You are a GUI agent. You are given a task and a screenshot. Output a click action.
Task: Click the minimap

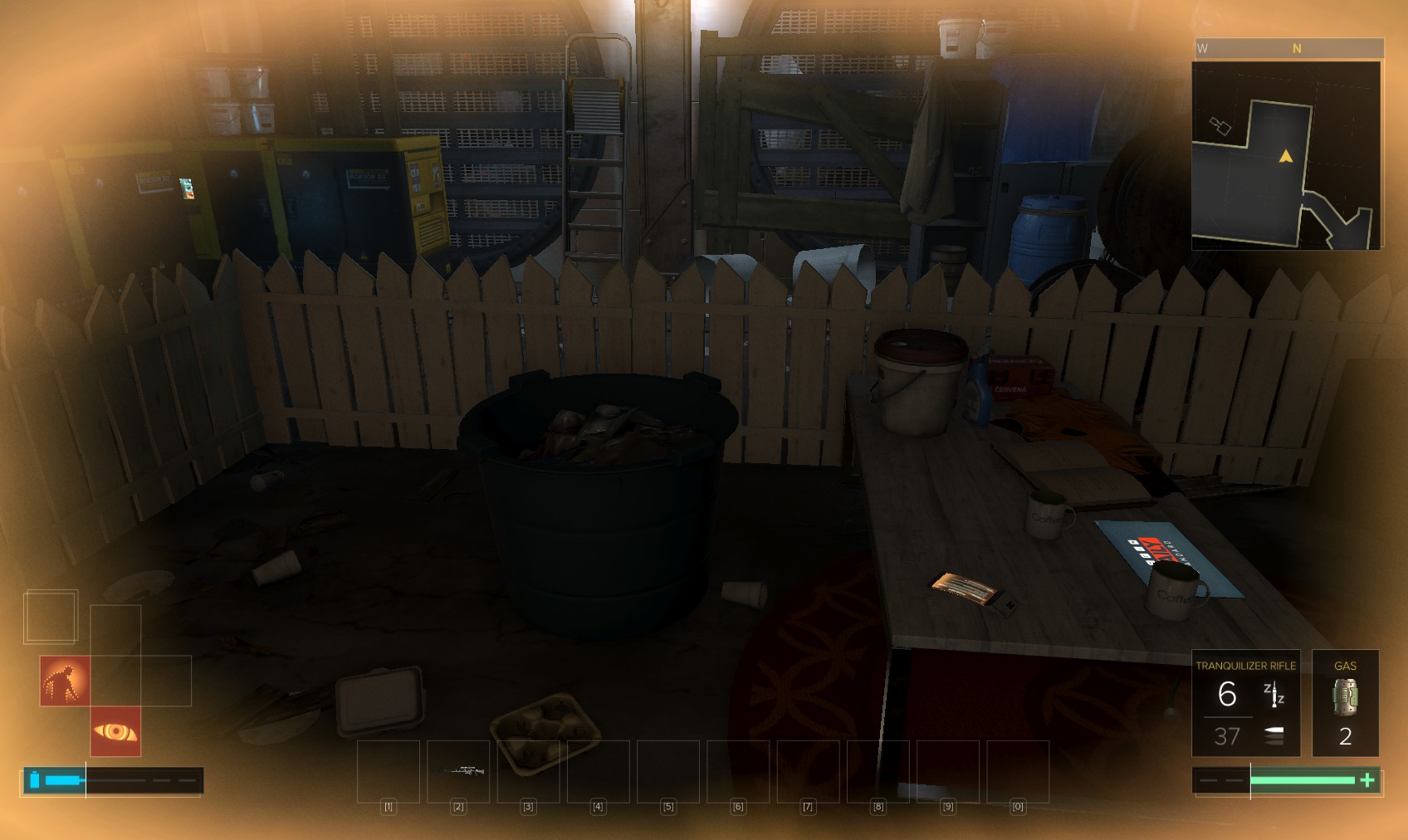1286,155
